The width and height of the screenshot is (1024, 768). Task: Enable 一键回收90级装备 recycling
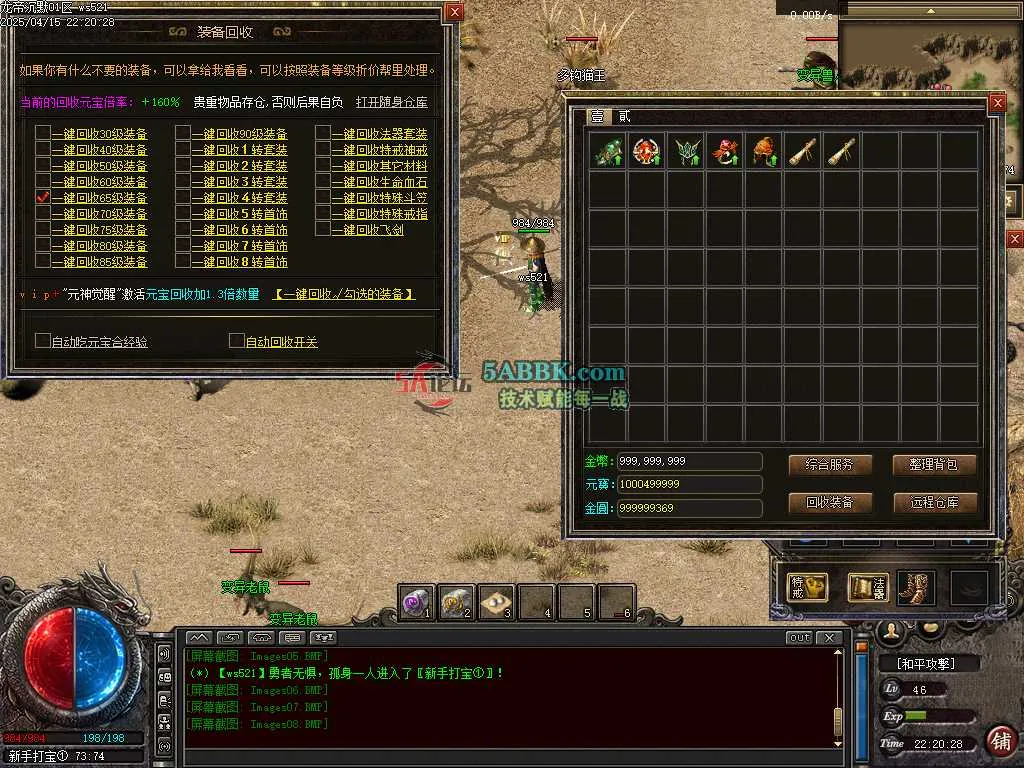[183, 134]
